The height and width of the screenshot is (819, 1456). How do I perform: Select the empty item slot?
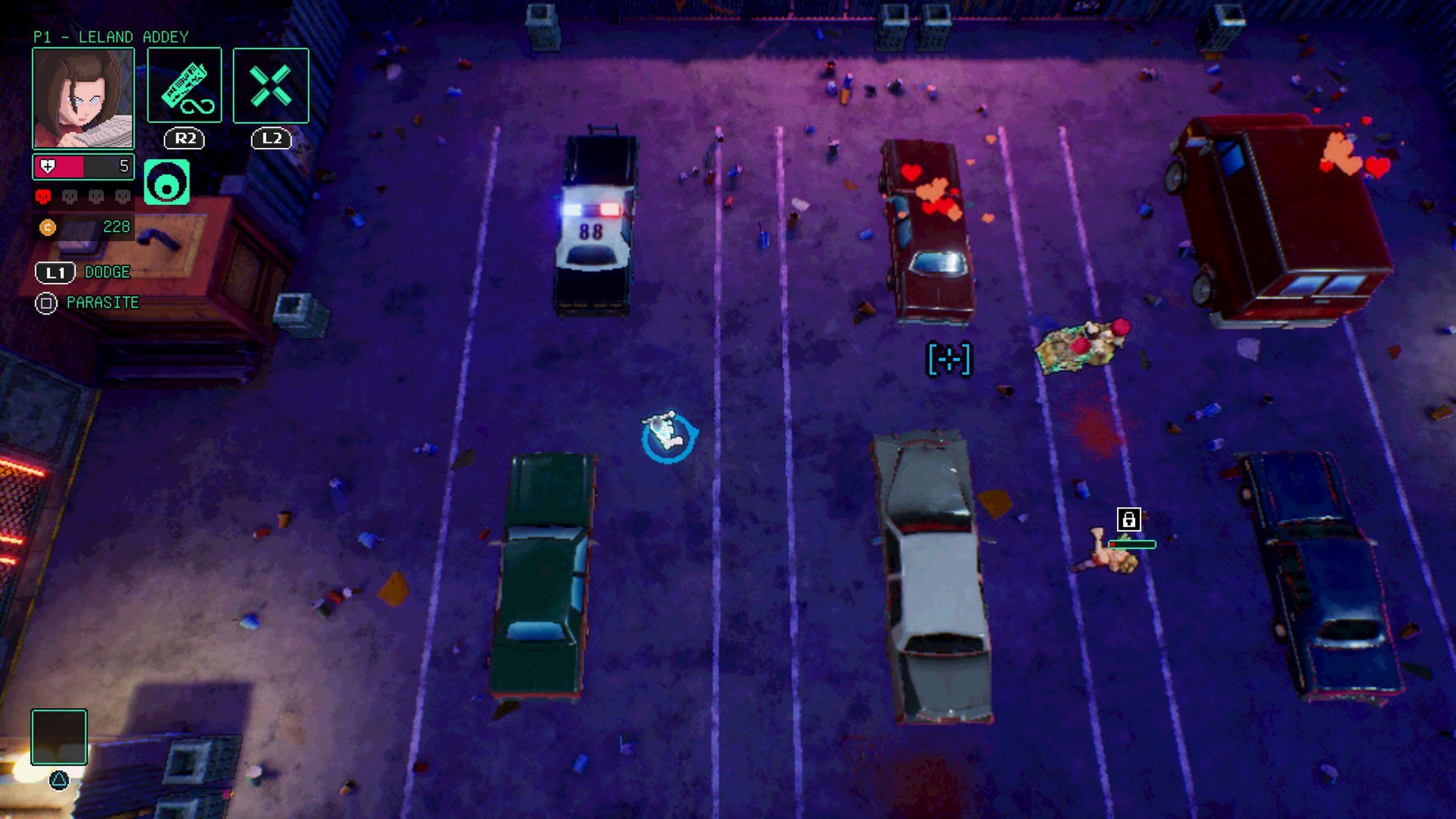point(59,737)
